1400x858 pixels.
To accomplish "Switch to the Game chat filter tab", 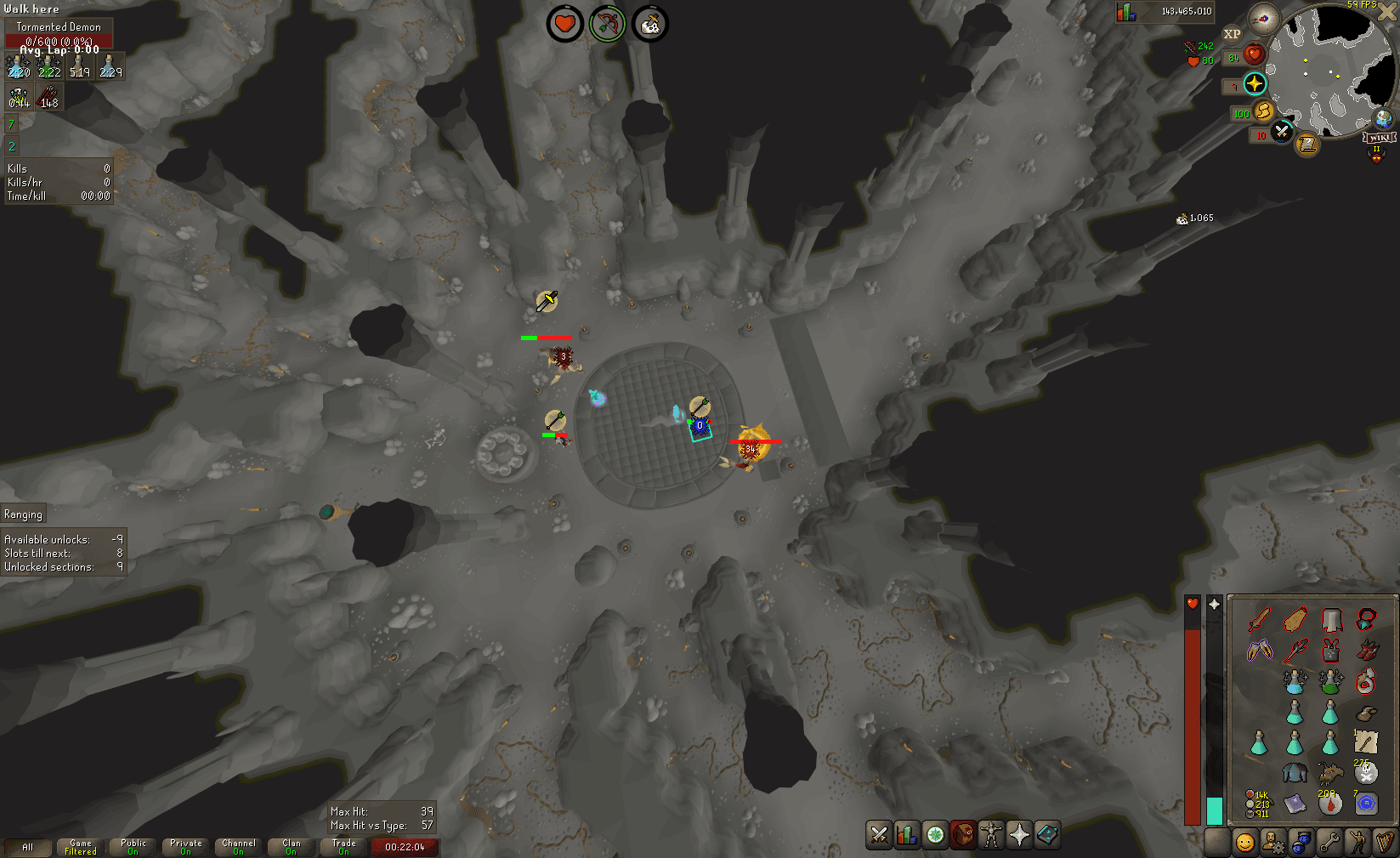I will (81, 847).
